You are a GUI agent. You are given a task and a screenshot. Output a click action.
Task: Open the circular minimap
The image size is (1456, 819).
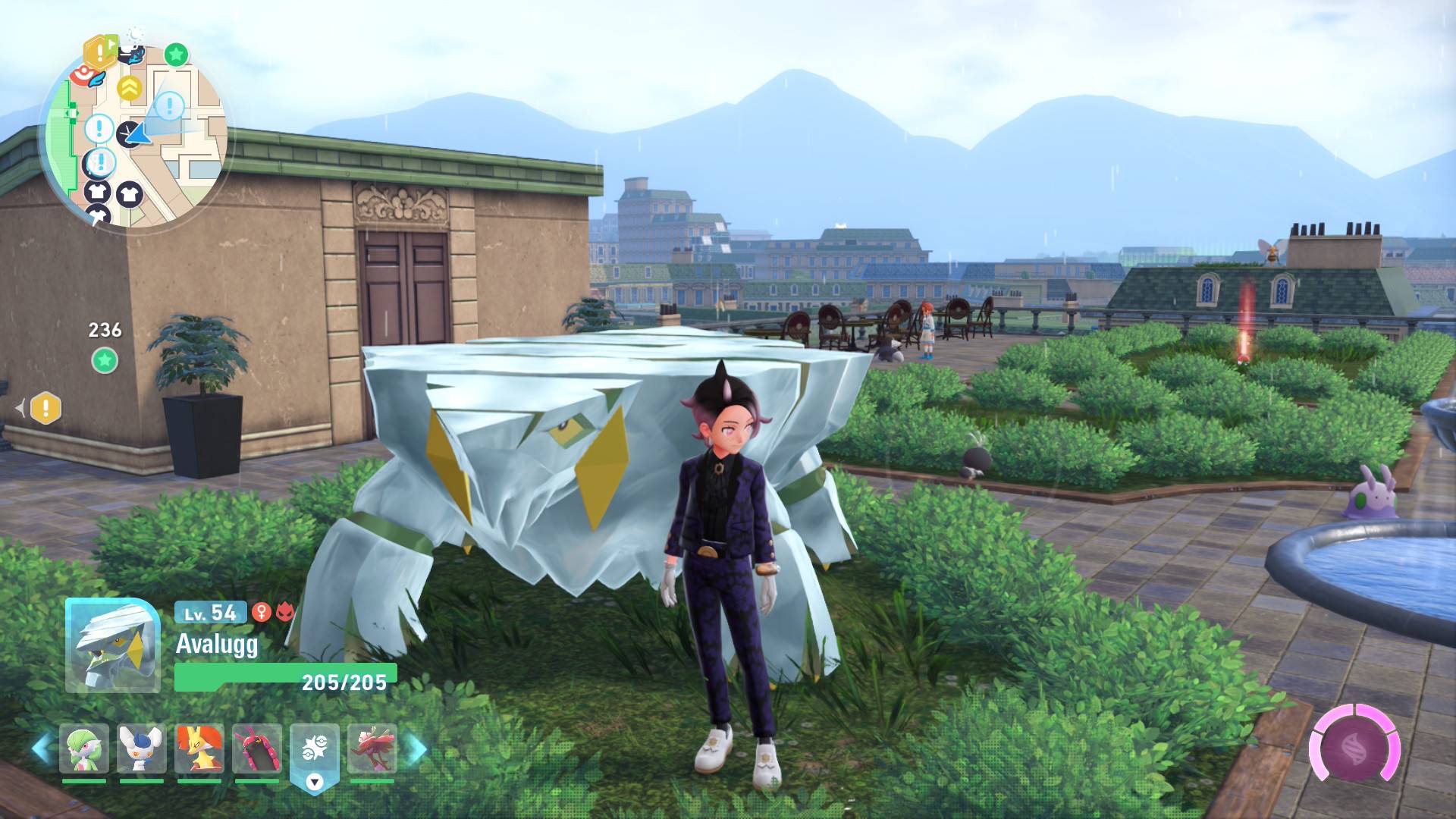point(133,135)
